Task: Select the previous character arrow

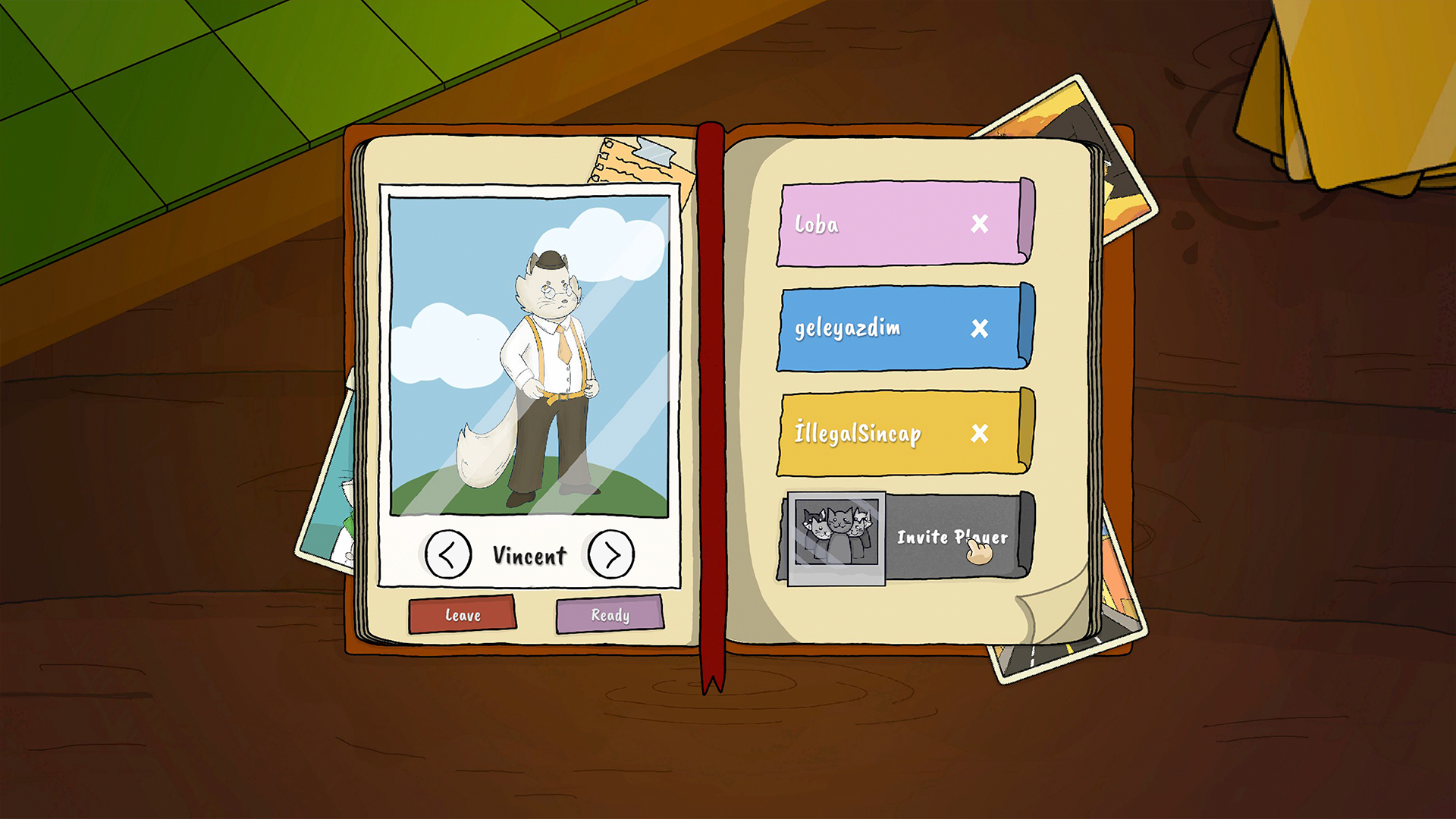Action: pos(449,554)
